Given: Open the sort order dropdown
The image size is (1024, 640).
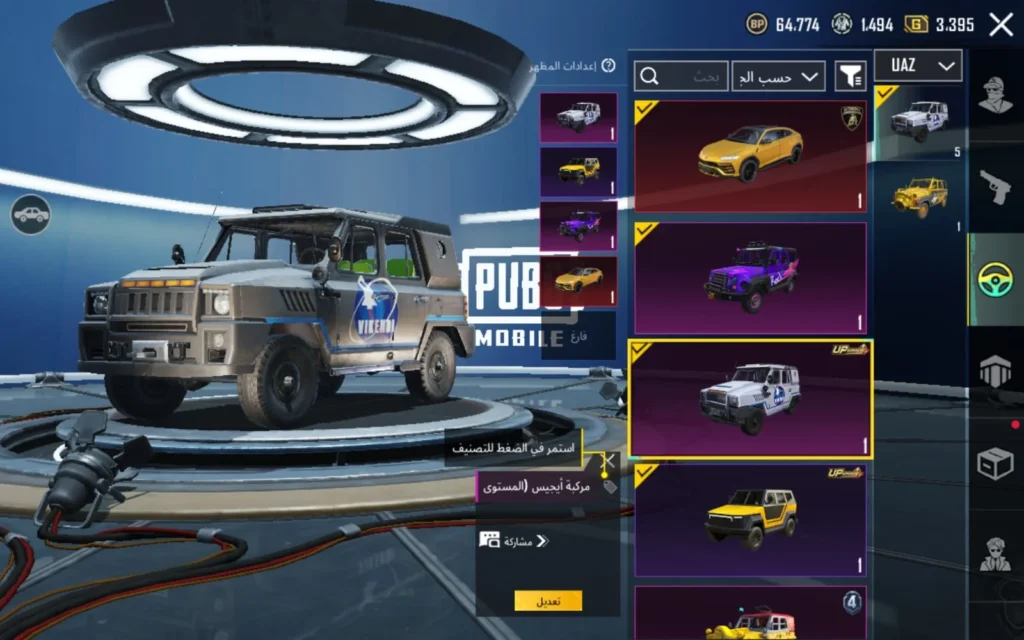Looking at the screenshot, I should [778, 76].
